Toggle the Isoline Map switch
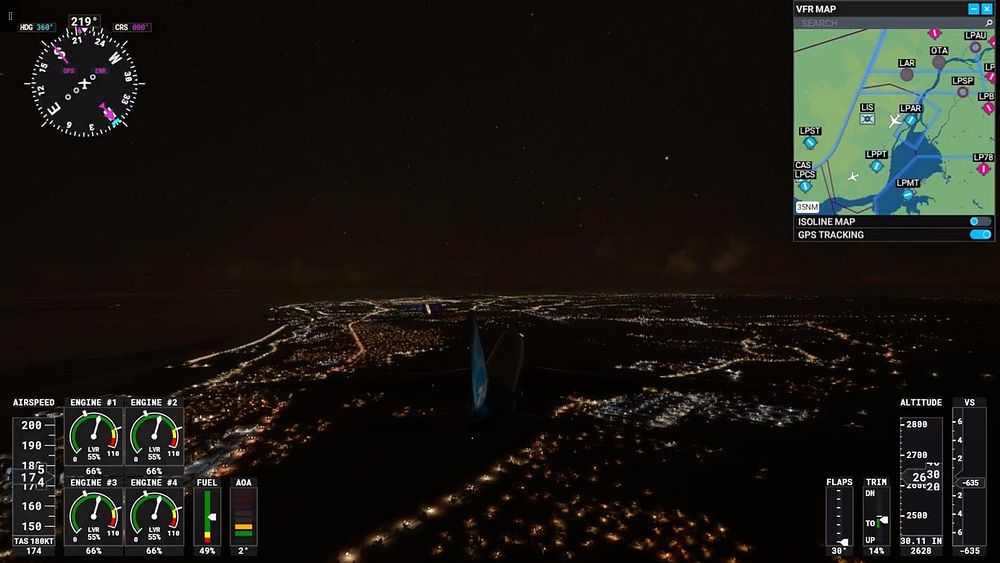The width and height of the screenshot is (1000, 563). tap(980, 221)
